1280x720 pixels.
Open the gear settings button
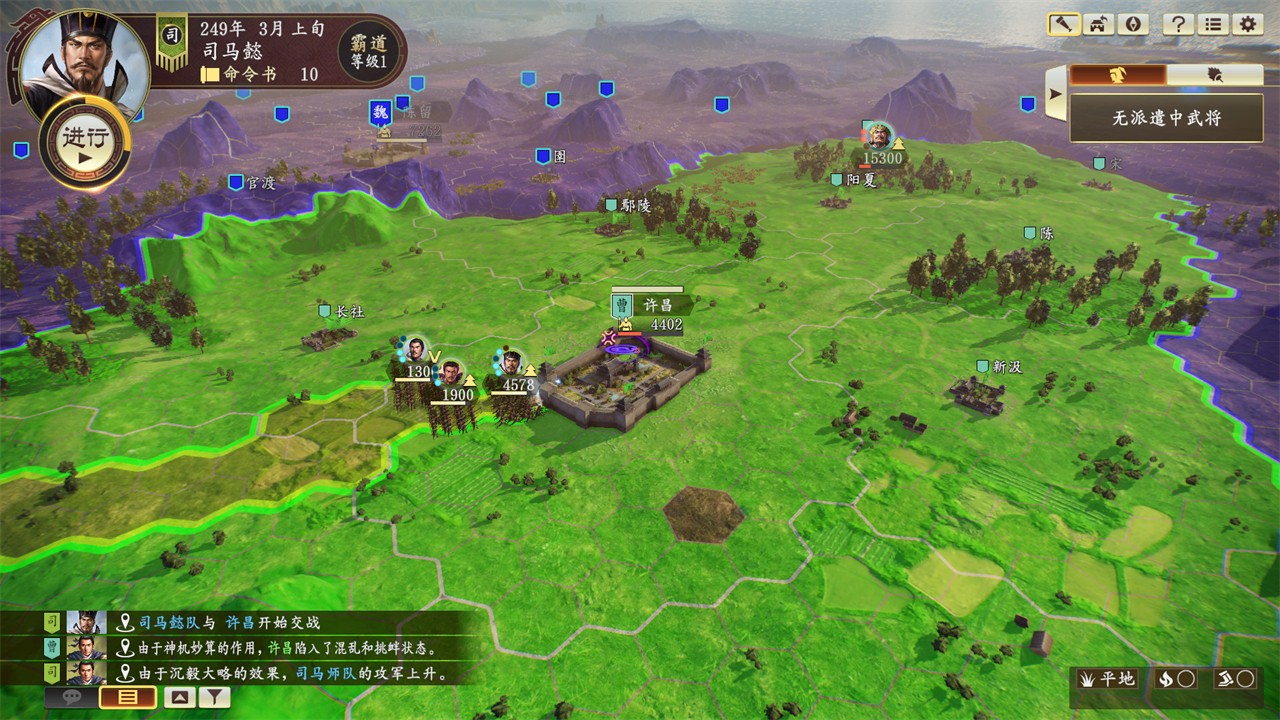1246,25
